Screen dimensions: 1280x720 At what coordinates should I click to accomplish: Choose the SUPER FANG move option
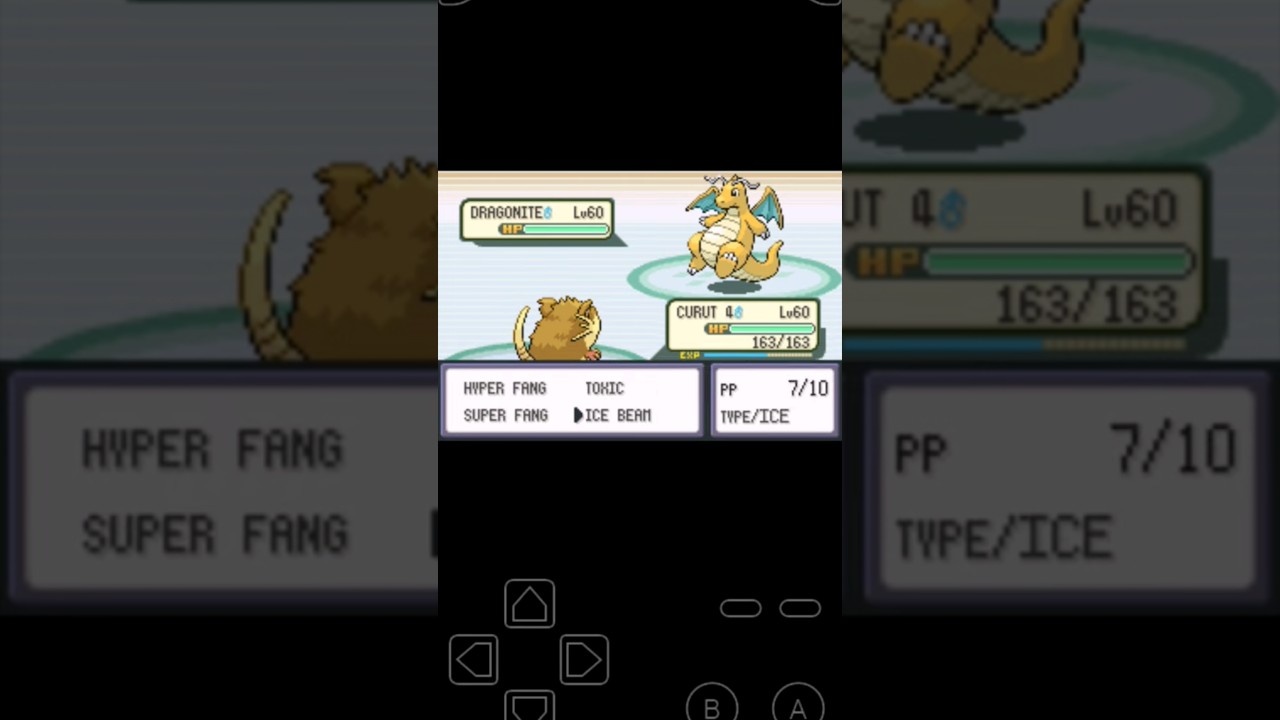tap(505, 415)
